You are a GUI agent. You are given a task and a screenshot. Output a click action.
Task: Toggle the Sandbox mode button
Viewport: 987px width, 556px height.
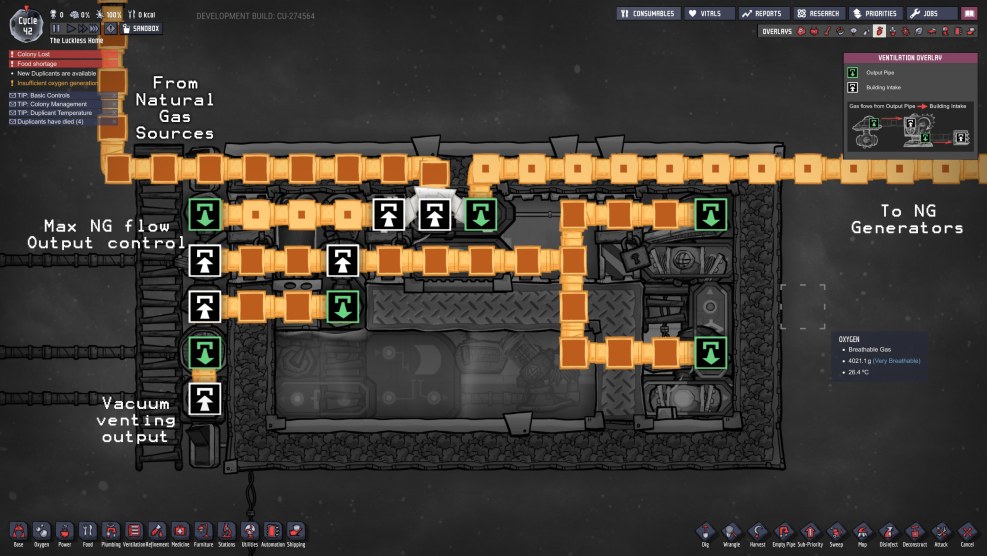tap(141, 29)
